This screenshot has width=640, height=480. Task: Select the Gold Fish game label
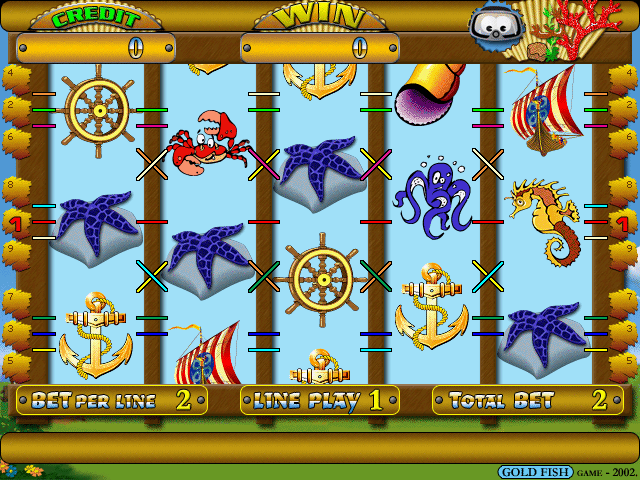[528, 472]
